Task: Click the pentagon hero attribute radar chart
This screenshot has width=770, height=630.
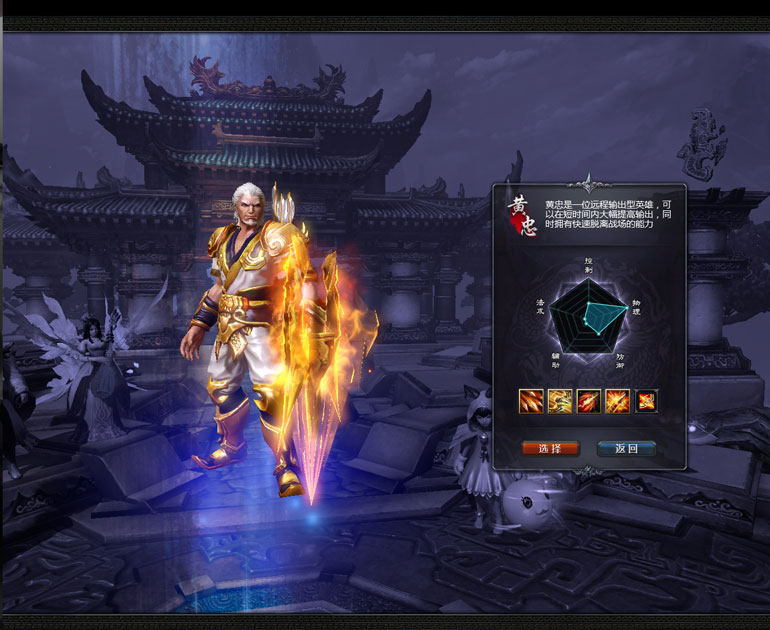Action: click(x=589, y=317)
